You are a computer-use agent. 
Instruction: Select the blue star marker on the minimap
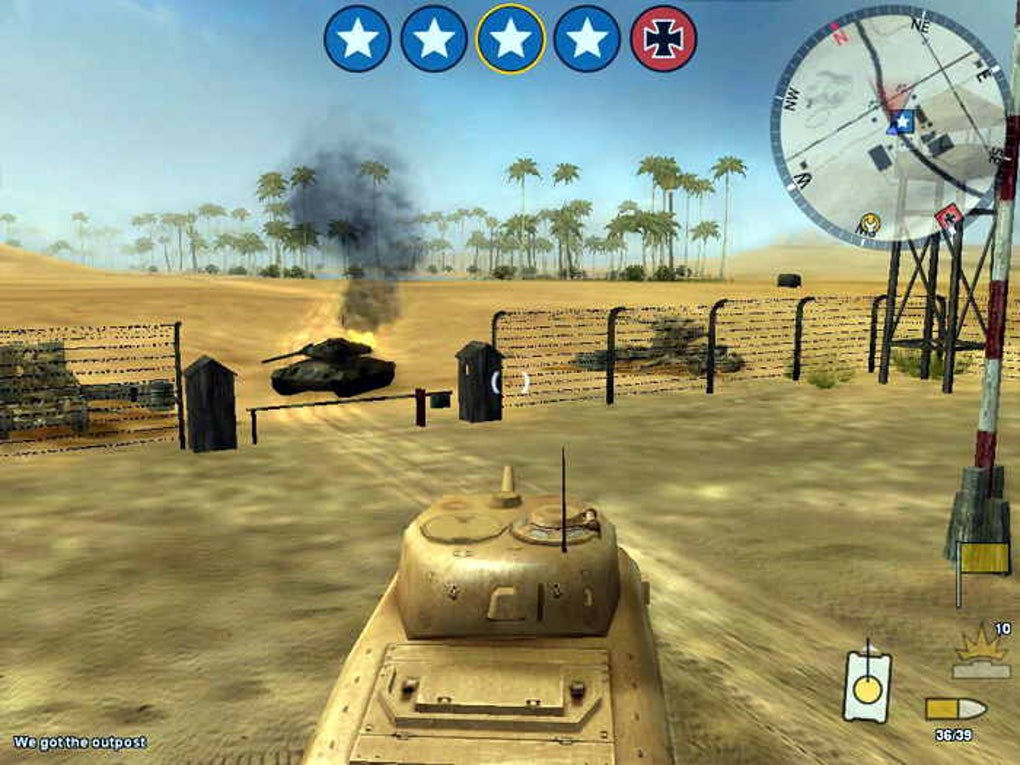point(902,122)
